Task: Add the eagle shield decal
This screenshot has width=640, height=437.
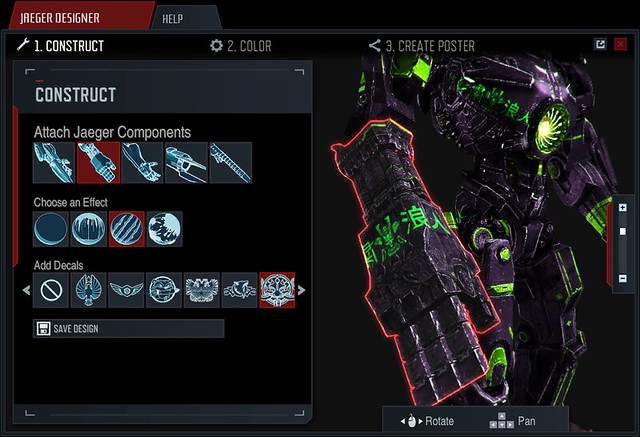Action: pyautogui.click(x=89, y=291)
